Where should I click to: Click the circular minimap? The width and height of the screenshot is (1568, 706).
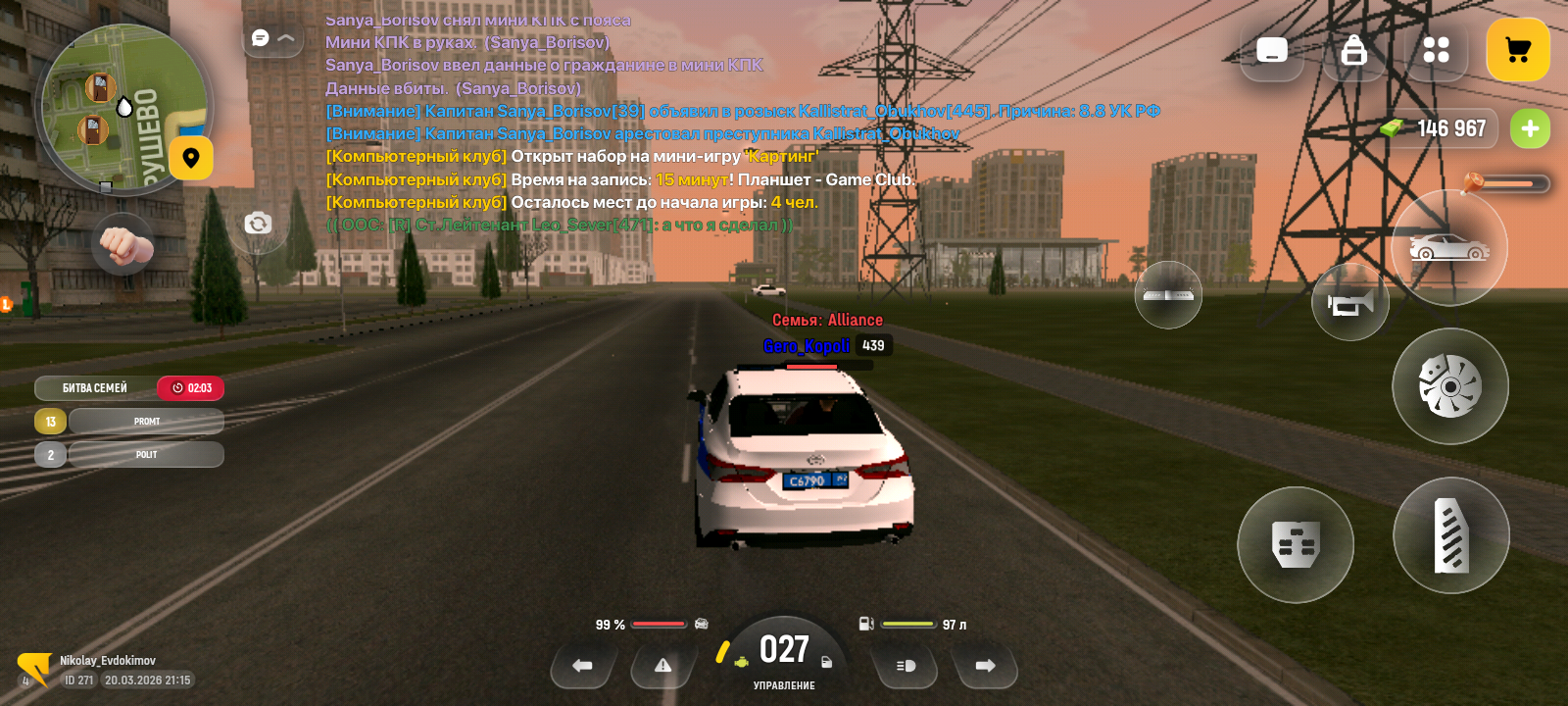point(122,108)
